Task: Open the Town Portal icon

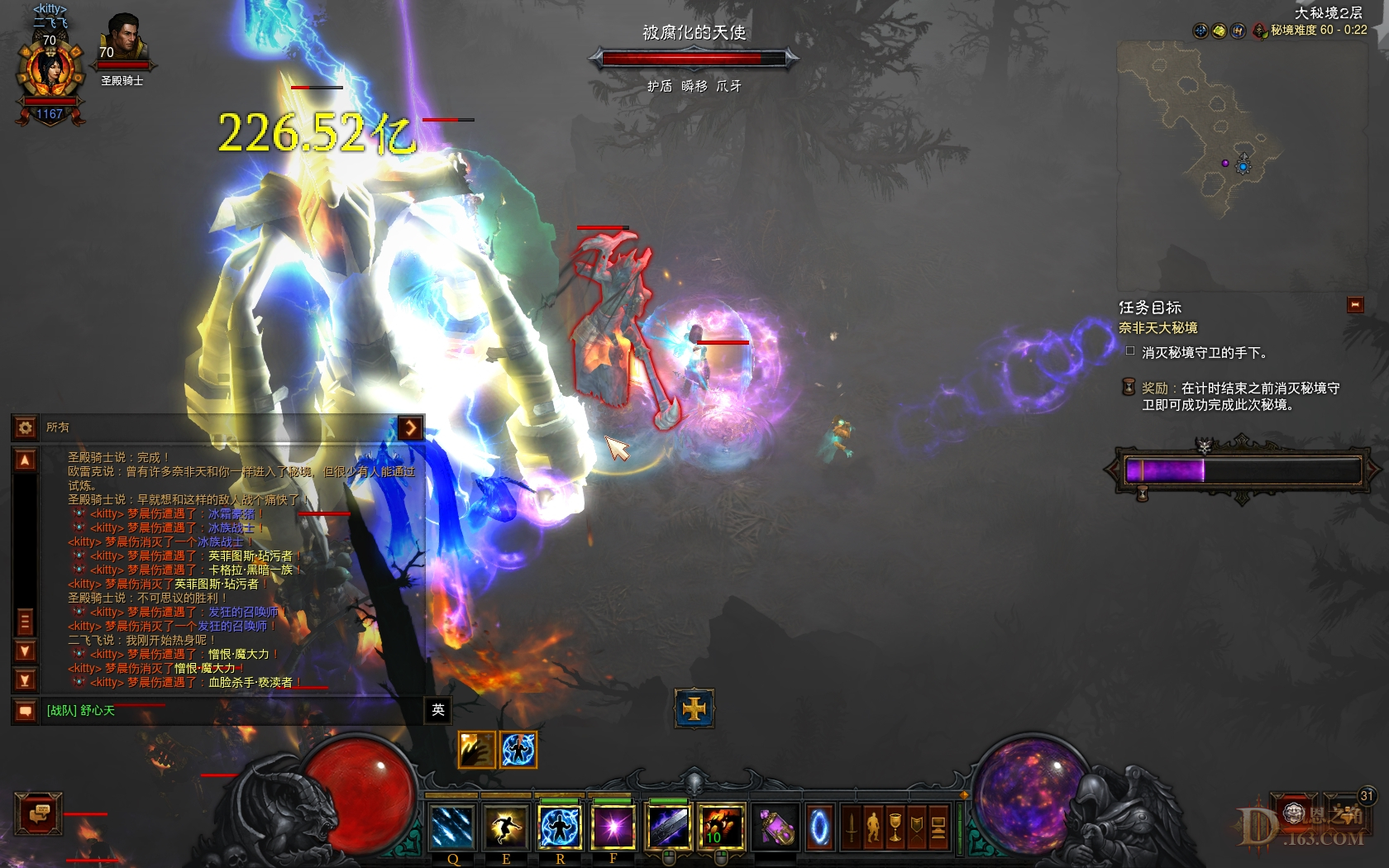Action: [819, 827]
